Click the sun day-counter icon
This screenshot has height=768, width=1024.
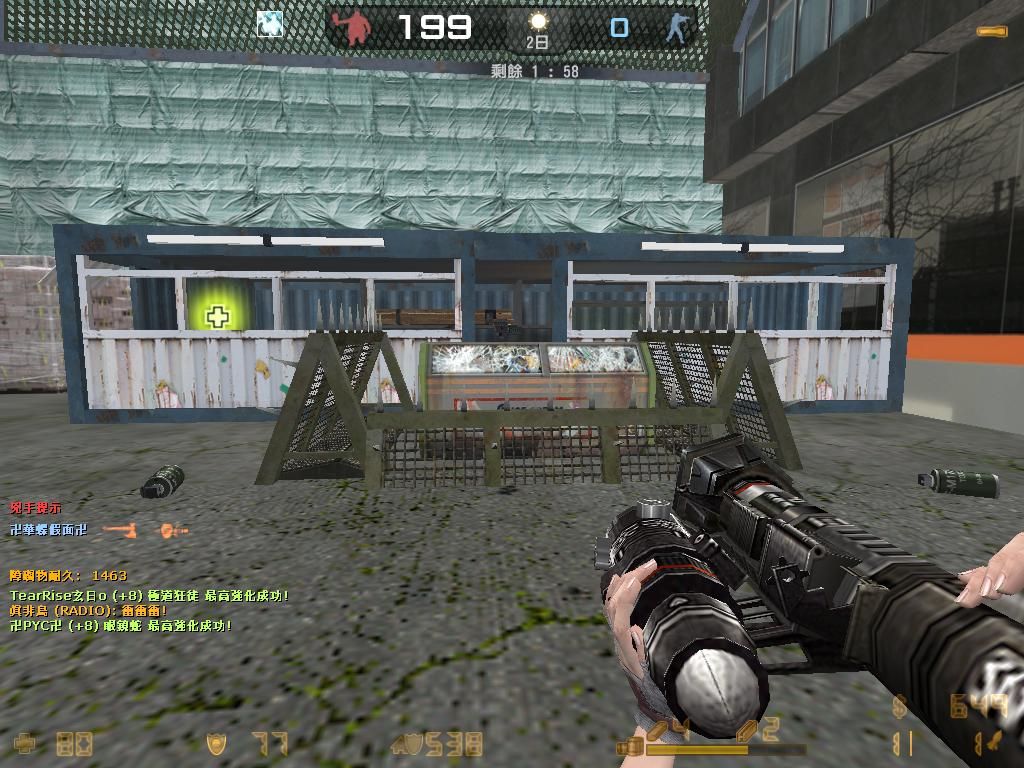(538, 23)
